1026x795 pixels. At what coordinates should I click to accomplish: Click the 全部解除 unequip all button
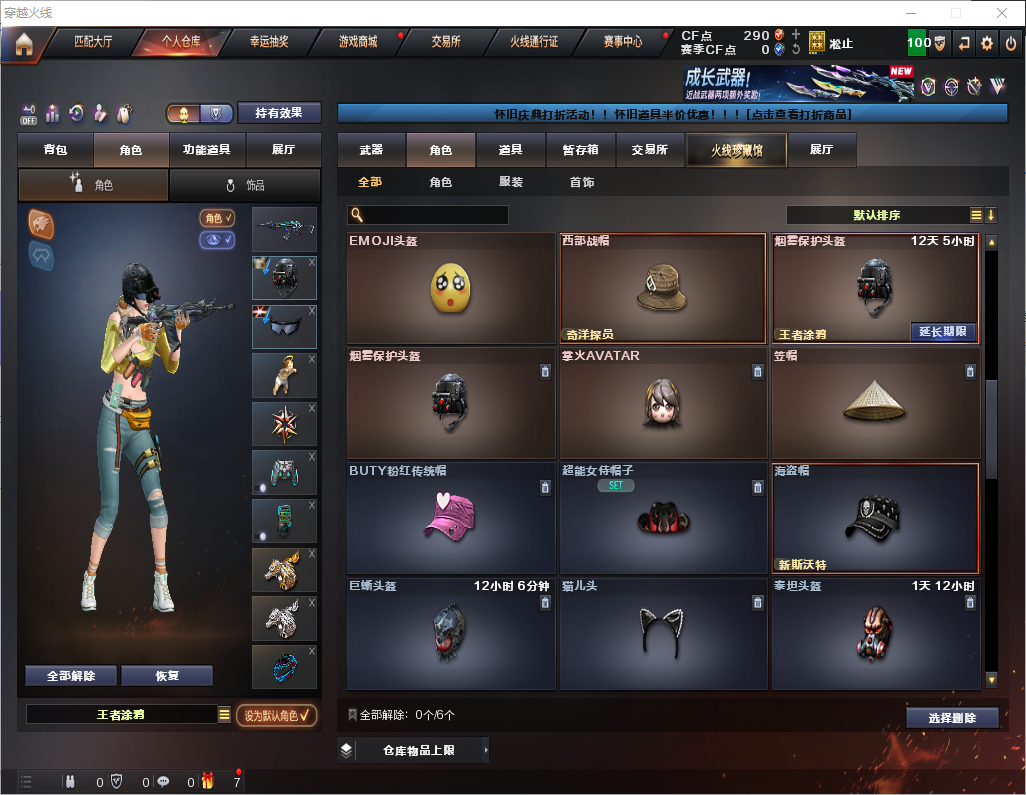point(71,675)
